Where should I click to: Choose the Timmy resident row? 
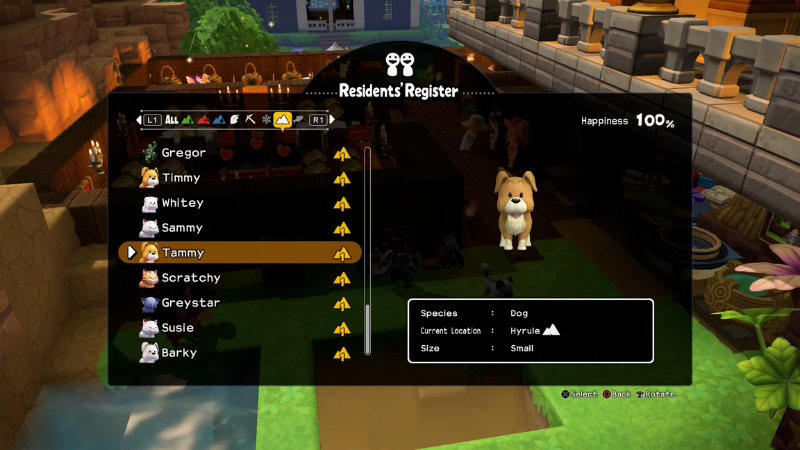pyautogui.click(x=181, y=178)
